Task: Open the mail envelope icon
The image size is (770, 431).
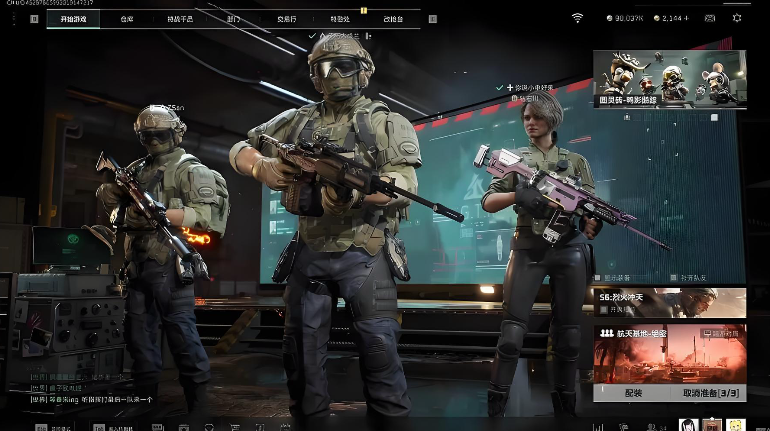Action: pos(710,18)
